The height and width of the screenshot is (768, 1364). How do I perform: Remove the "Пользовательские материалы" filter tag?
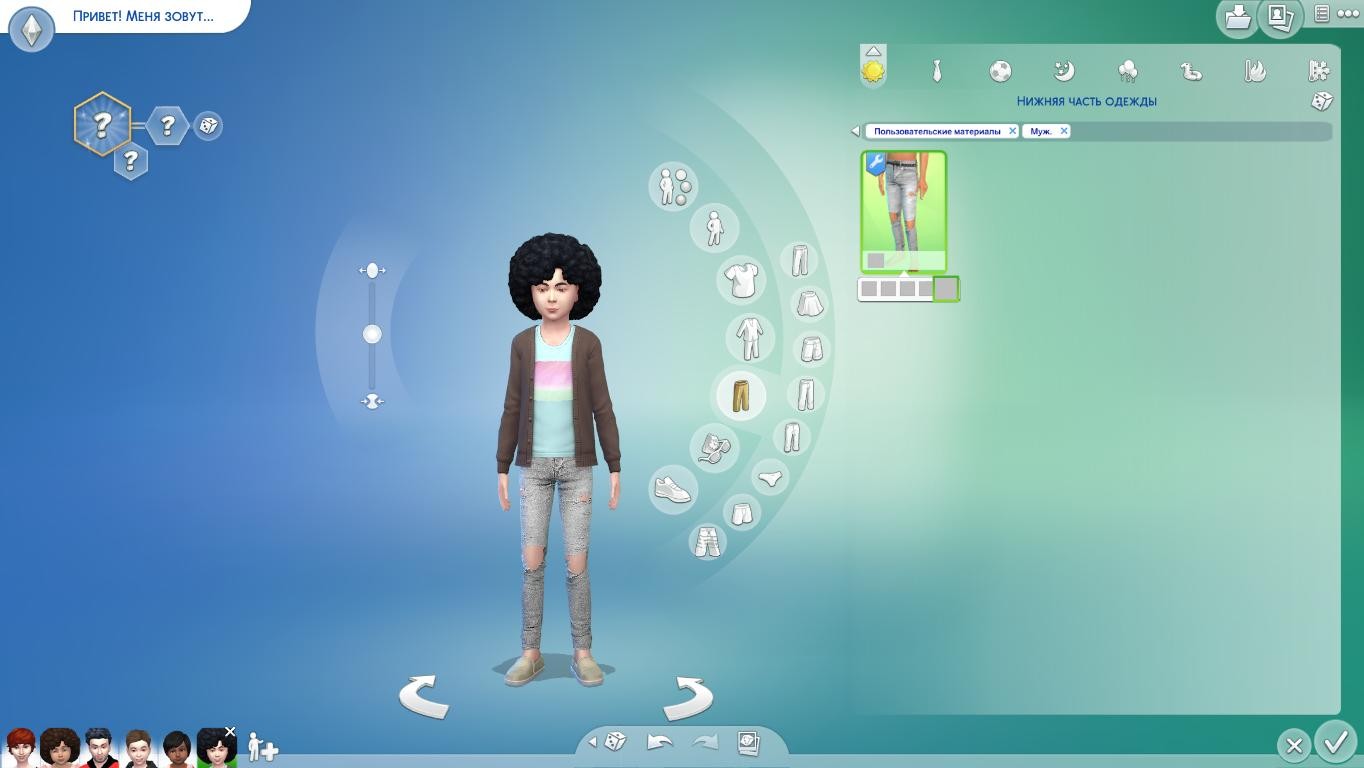1012,131
